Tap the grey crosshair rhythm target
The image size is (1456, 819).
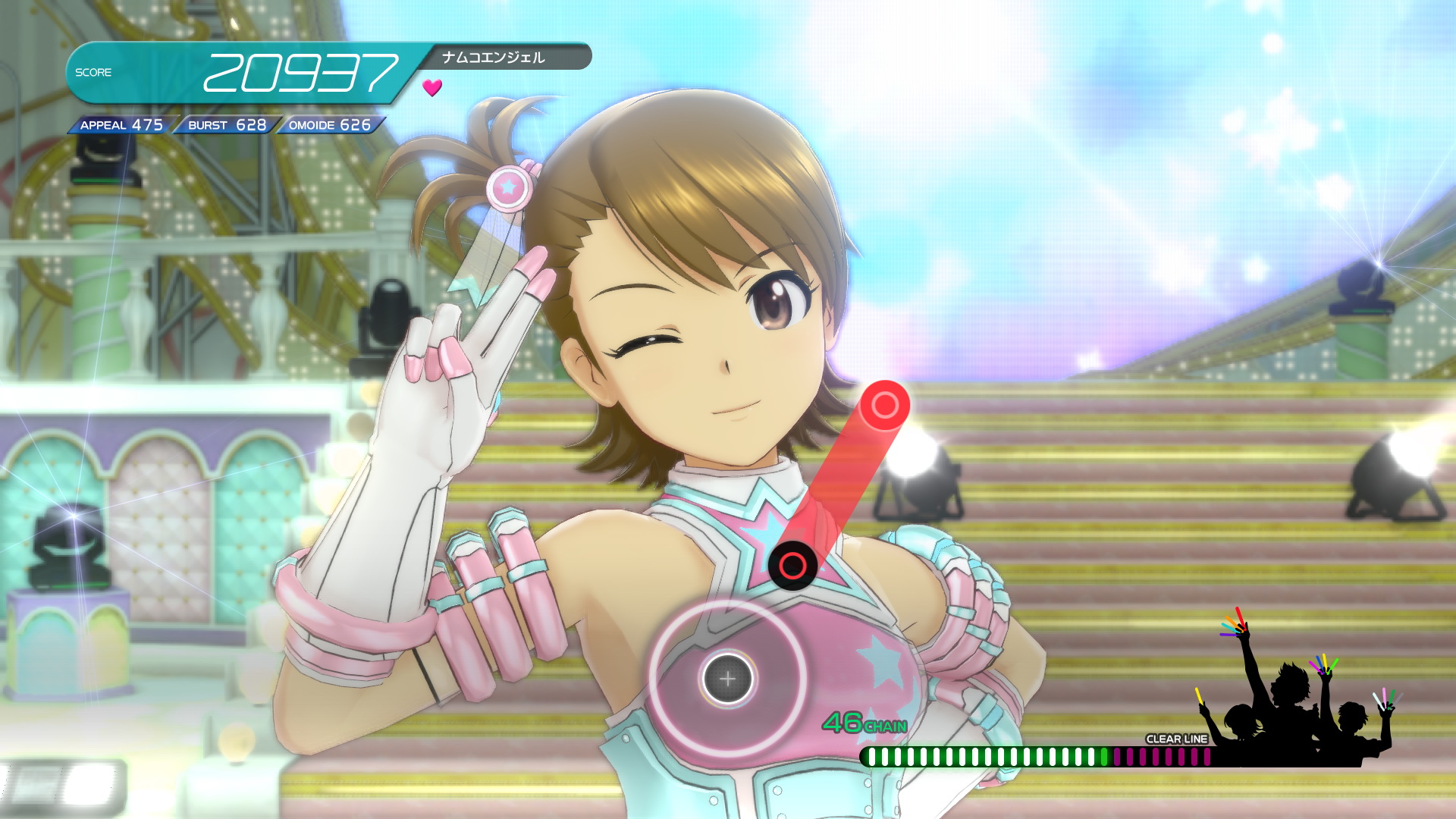(727, 679)
